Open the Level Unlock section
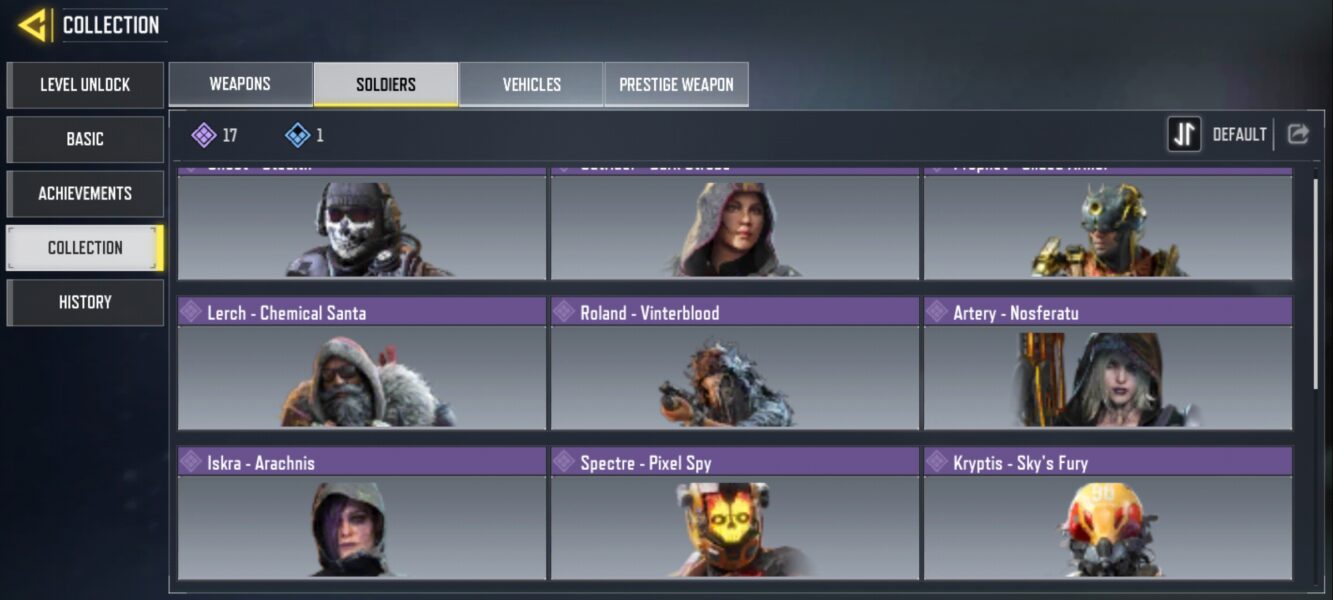This screenshot has height=600, width=1333. pos(85,85)
